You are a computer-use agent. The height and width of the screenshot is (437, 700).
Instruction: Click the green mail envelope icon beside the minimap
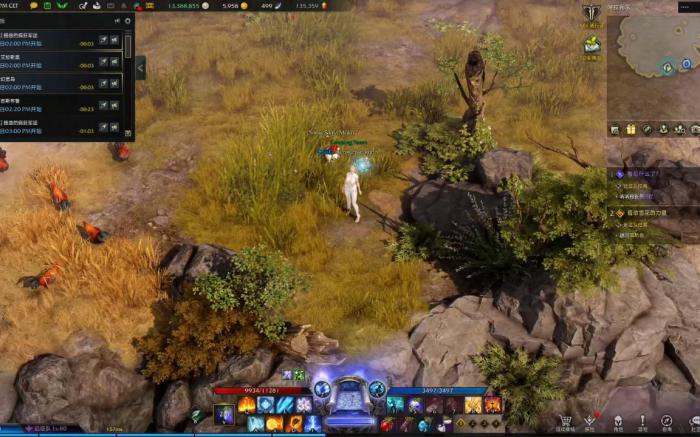point(592,45)
